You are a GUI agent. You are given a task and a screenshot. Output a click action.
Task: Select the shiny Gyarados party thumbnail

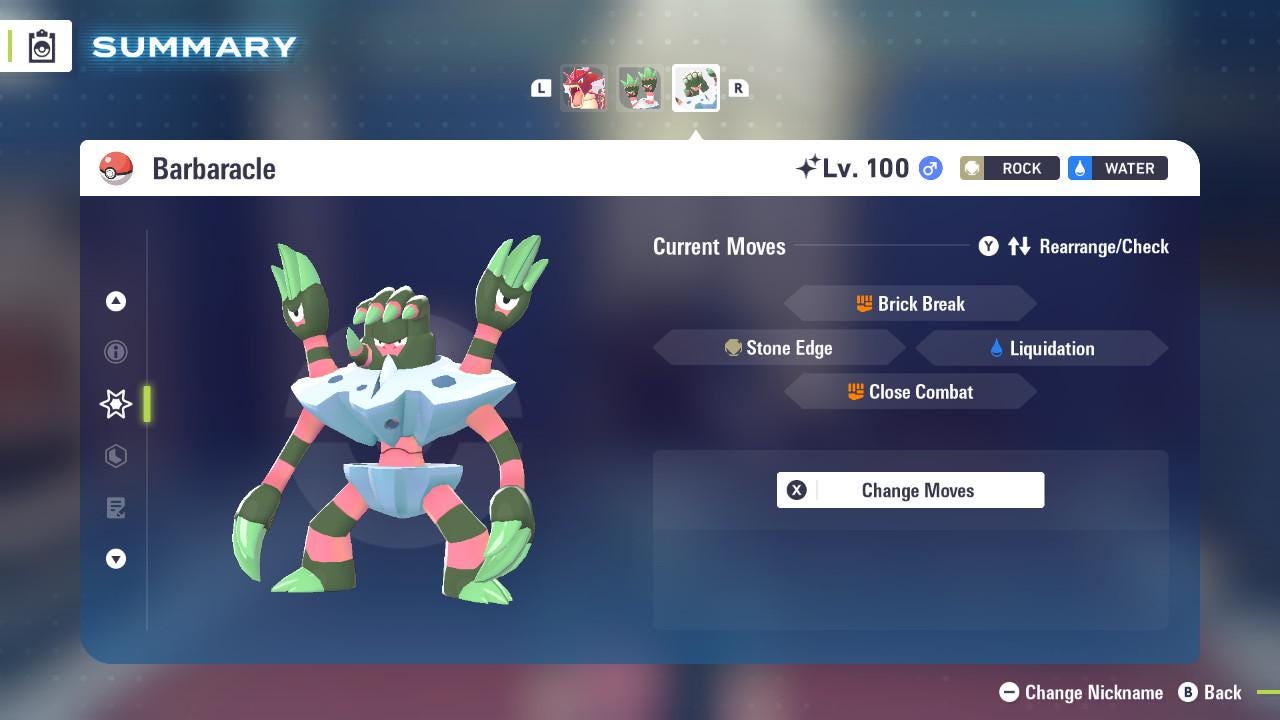585,88
